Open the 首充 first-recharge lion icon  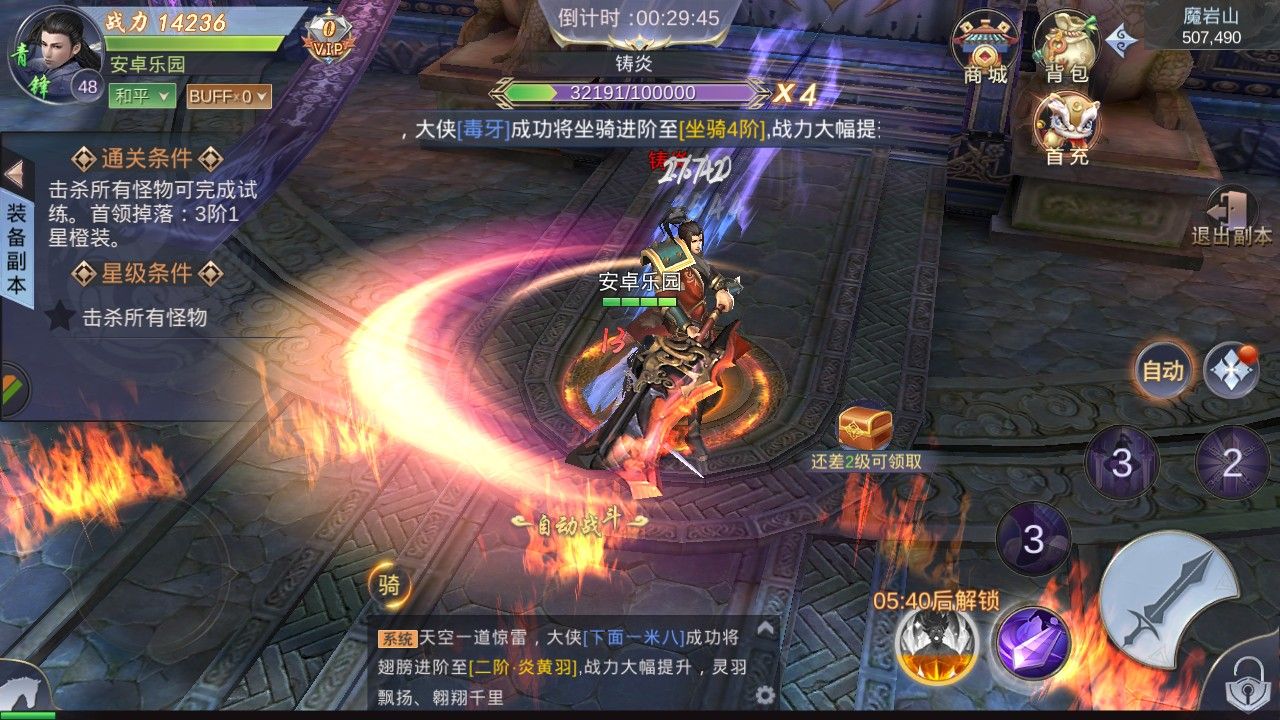(1067, 127)
